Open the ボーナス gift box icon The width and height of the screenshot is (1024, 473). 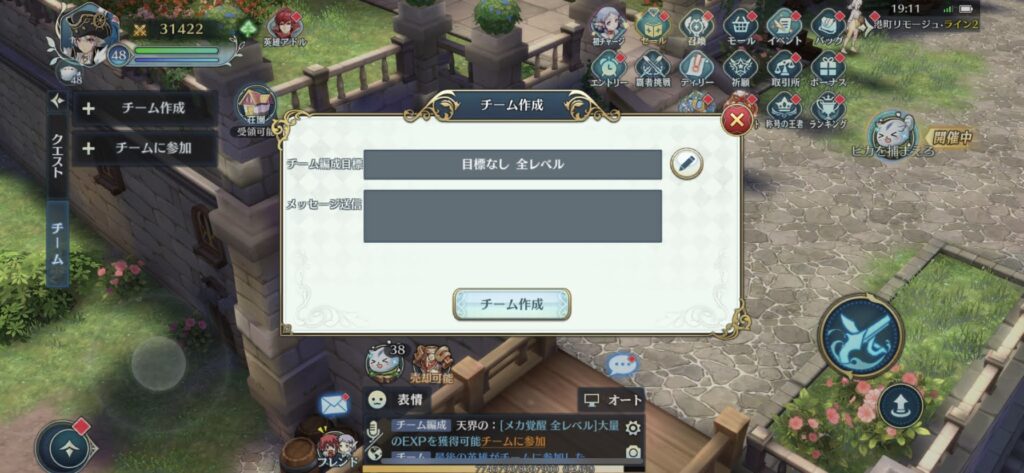(827, 68)
